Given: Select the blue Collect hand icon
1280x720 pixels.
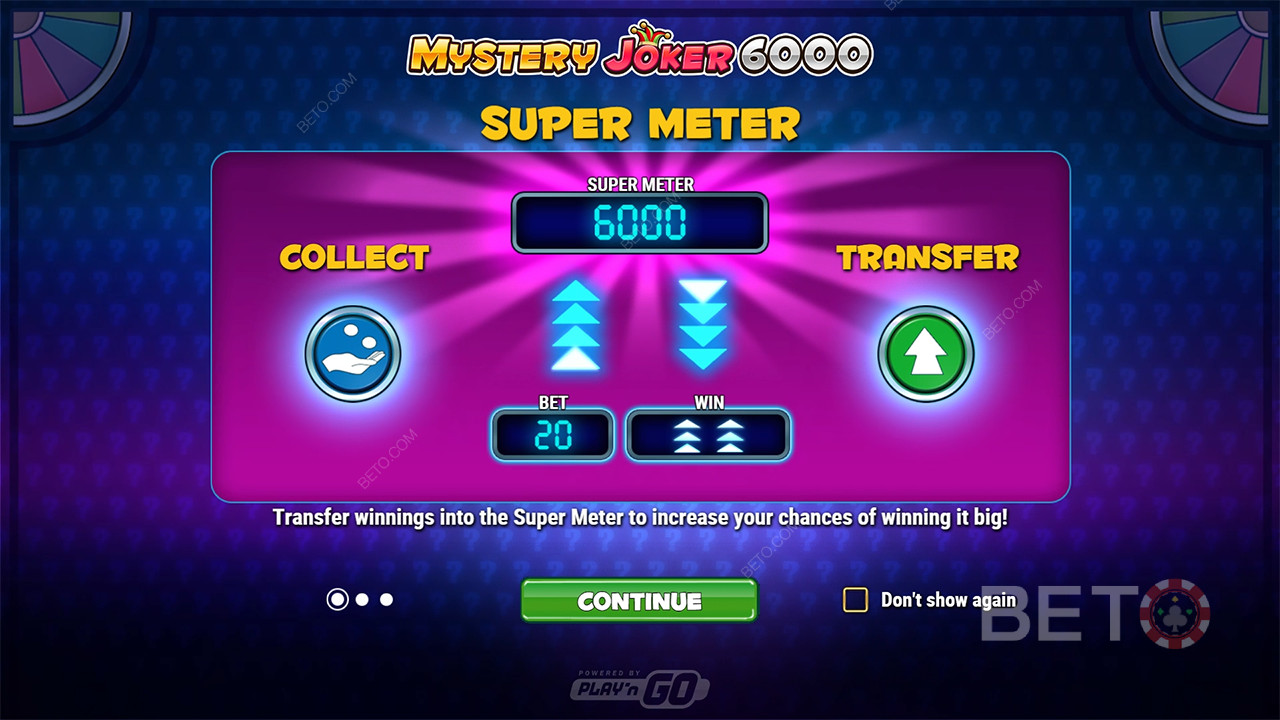Looking at the screenshot, I should pos(353,353).
